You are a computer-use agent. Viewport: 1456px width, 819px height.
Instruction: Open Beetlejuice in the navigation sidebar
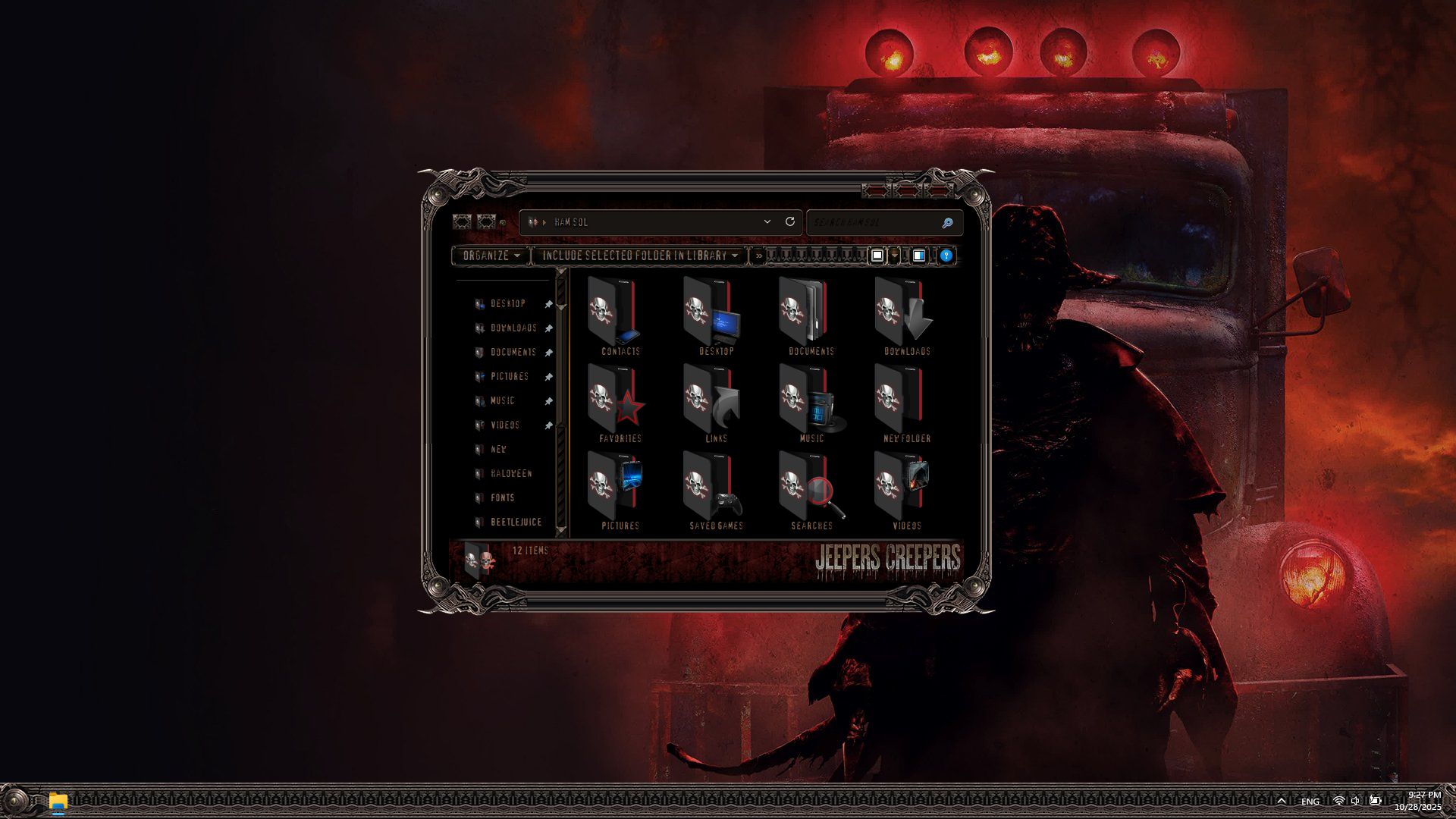point(516,522)
